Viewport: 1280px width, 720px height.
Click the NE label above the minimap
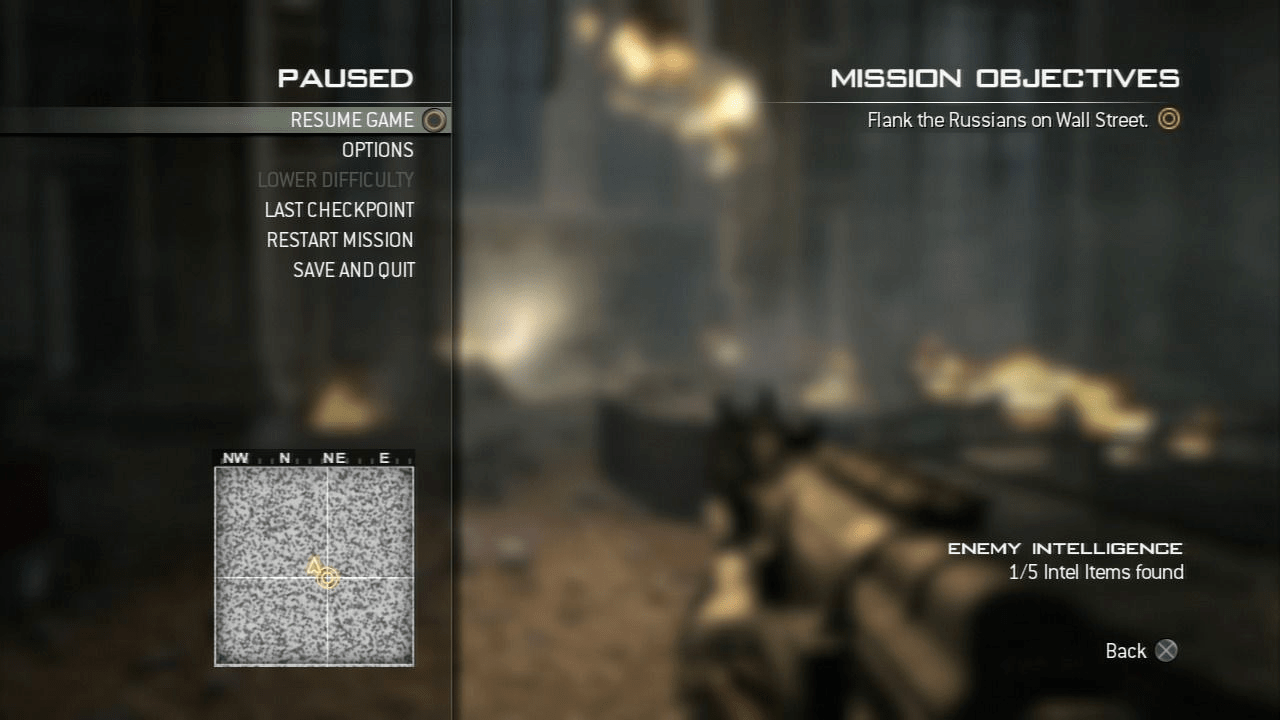[334, 457]
